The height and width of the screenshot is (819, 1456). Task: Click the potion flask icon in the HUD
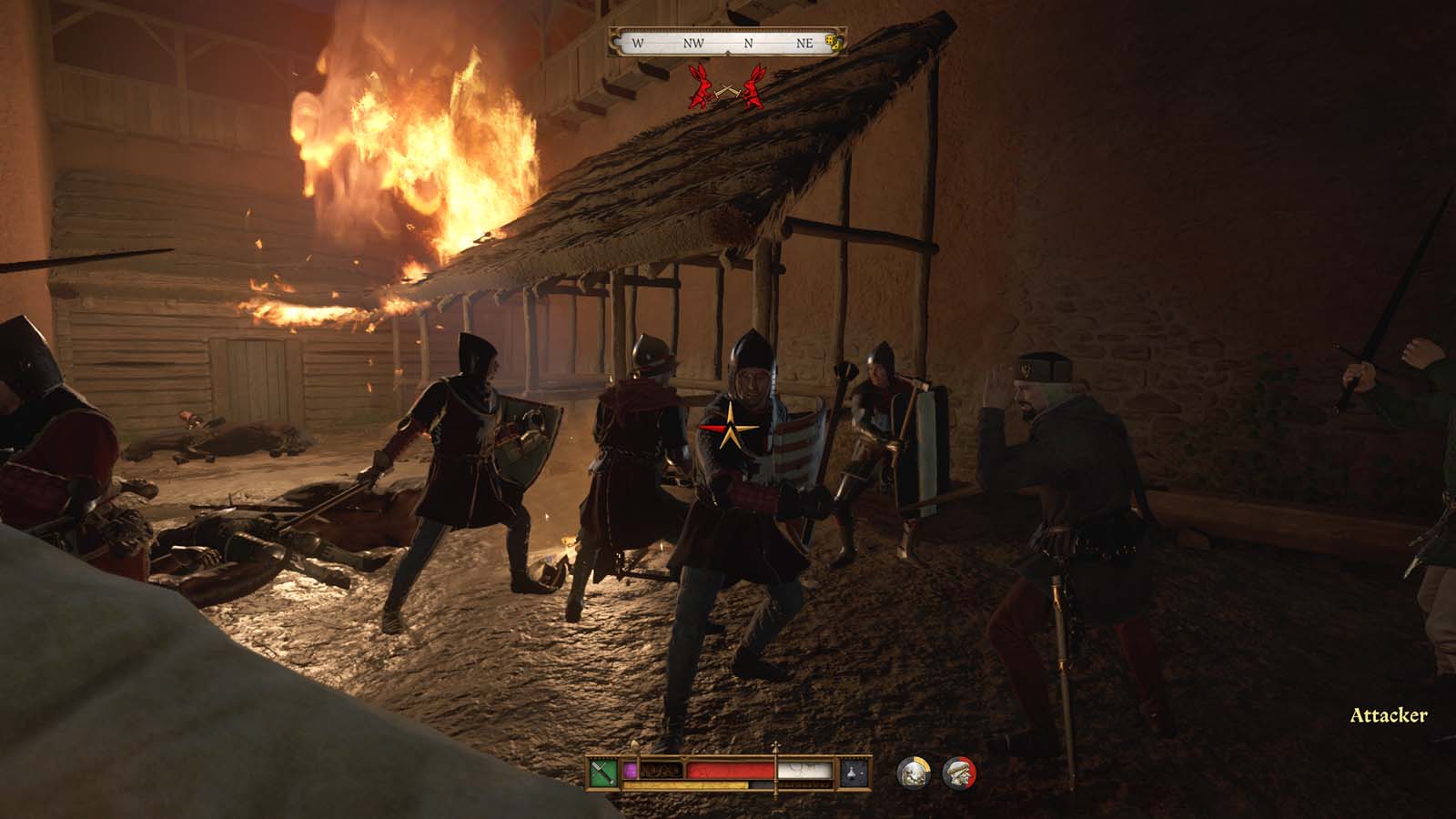(852, 774)
